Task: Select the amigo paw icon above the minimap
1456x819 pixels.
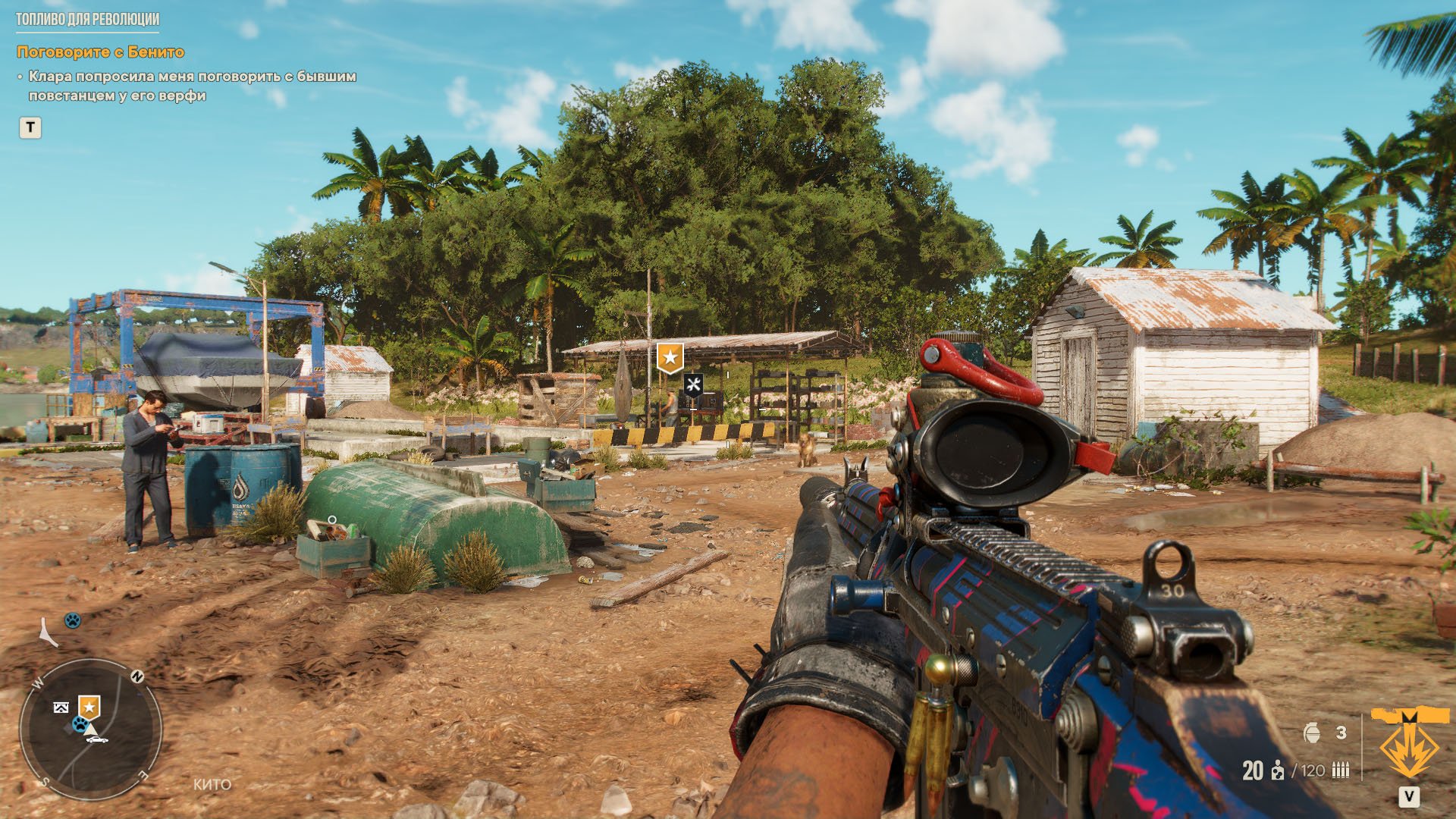Action: [72, 620]
